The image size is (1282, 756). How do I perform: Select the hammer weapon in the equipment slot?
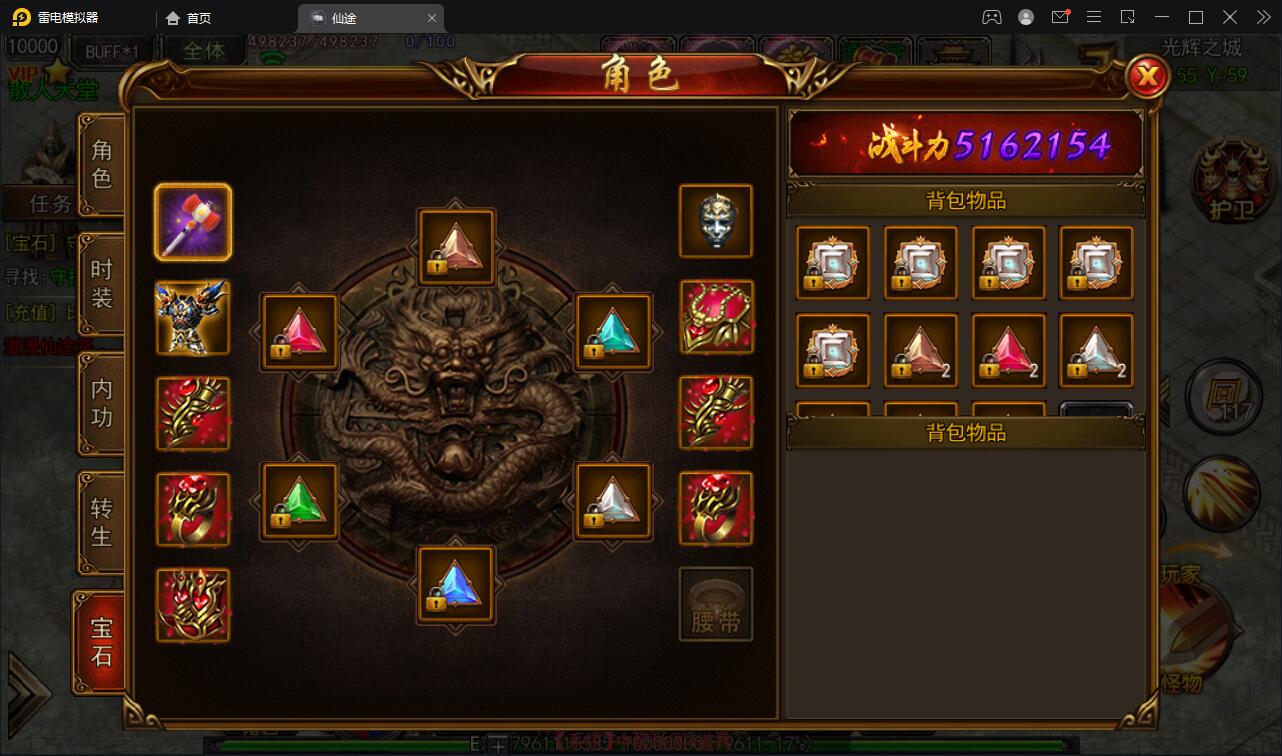click(x=193, y=220)
